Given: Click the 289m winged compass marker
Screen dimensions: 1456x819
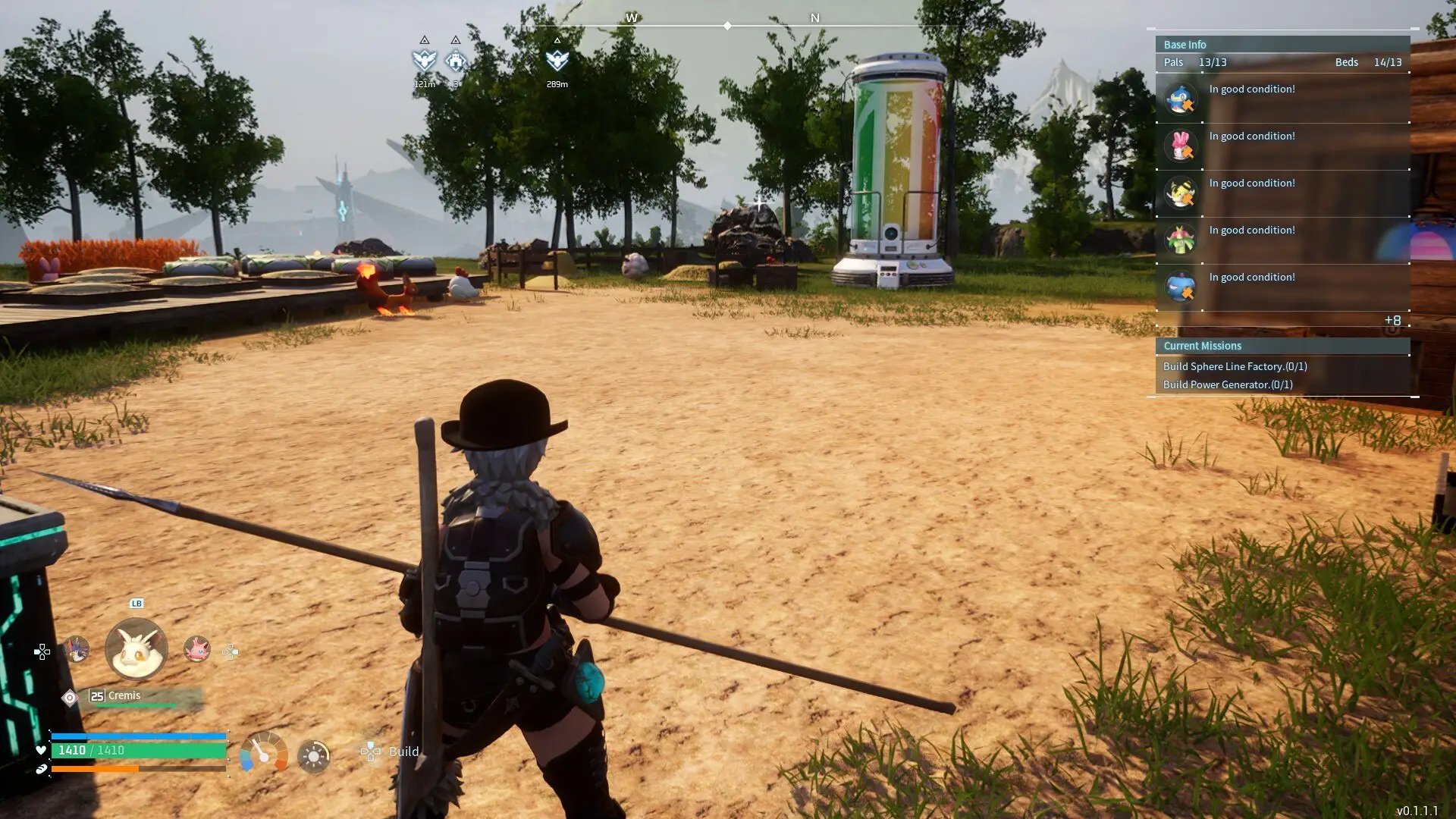Looking at the screenshot, I should [x=557, y=59].
